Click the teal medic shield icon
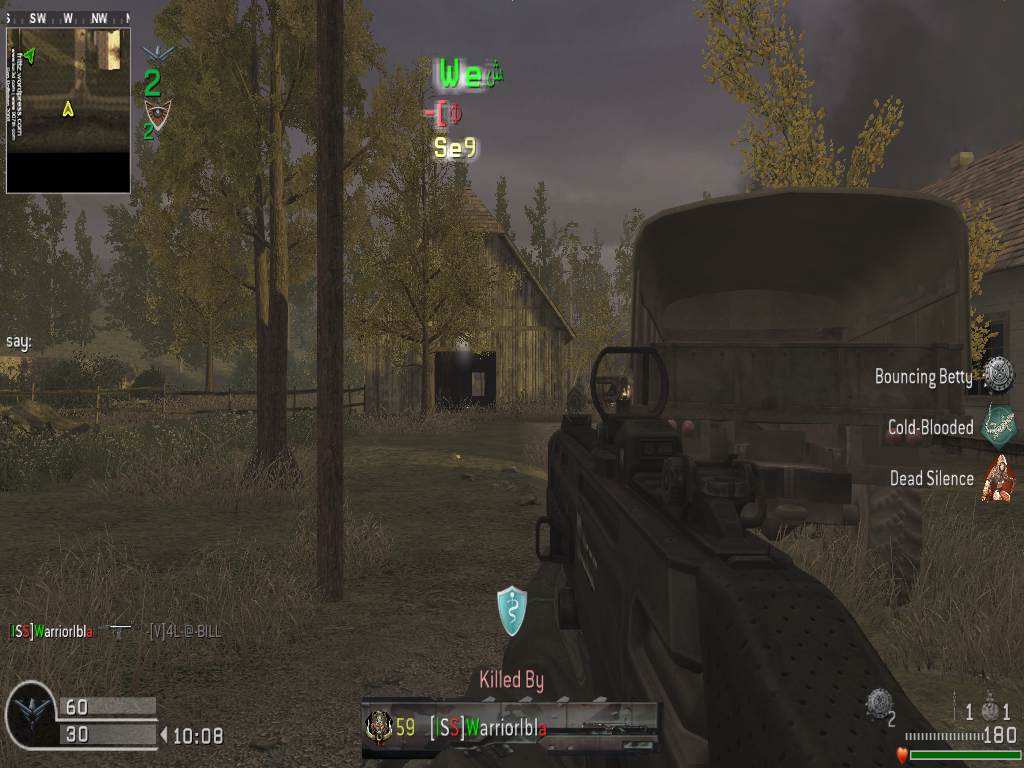Image resolution: width=1024 pixels, height=768 pixels. [511, 610]
